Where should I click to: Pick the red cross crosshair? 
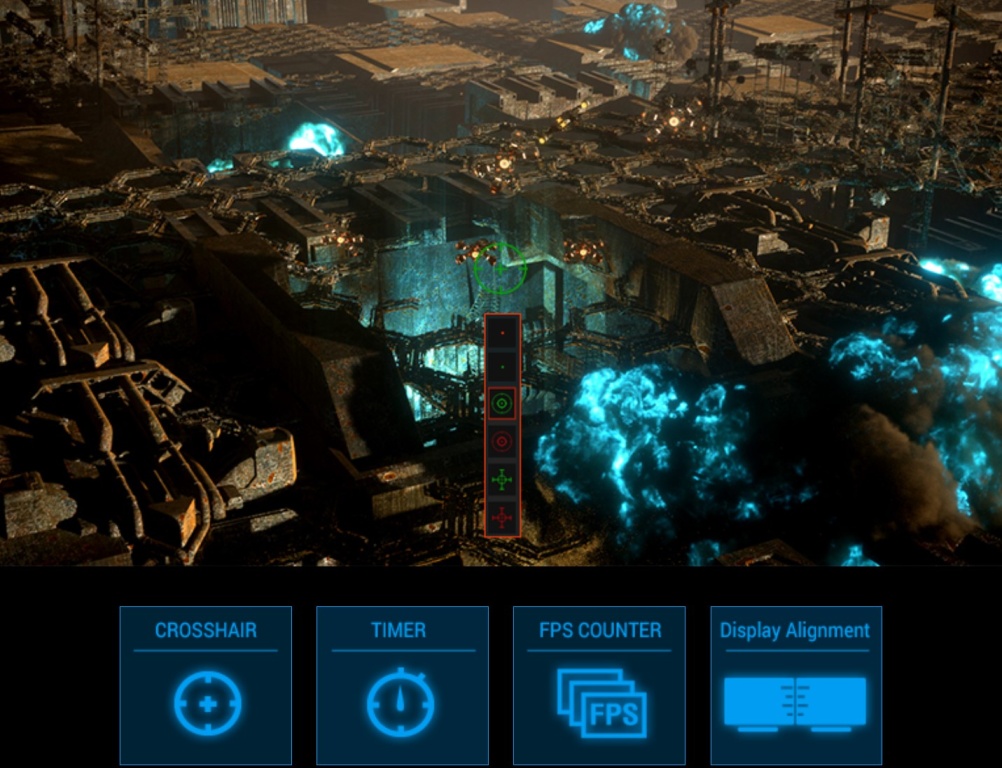pos(502,517)
